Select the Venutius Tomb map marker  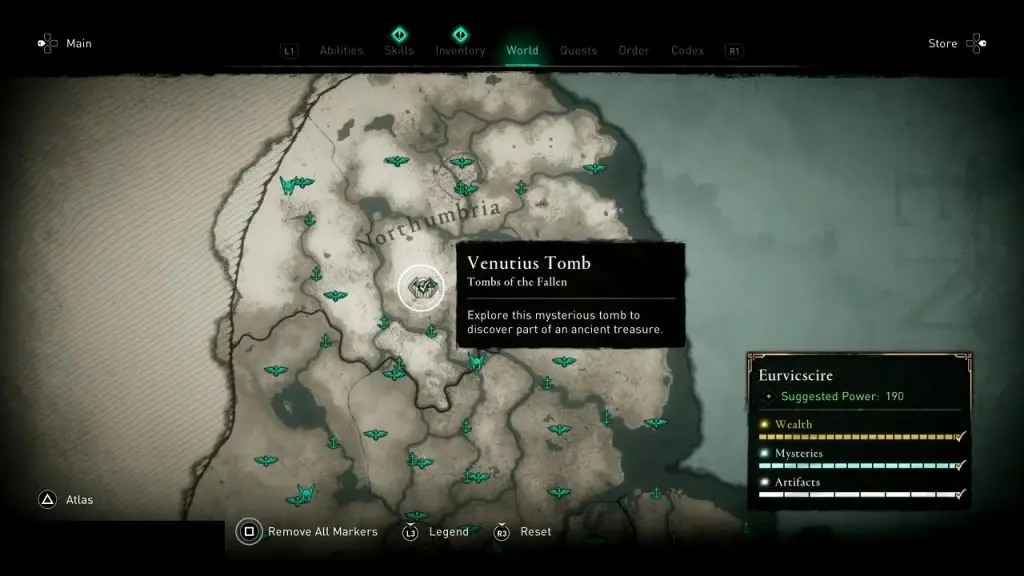point(421,288)
